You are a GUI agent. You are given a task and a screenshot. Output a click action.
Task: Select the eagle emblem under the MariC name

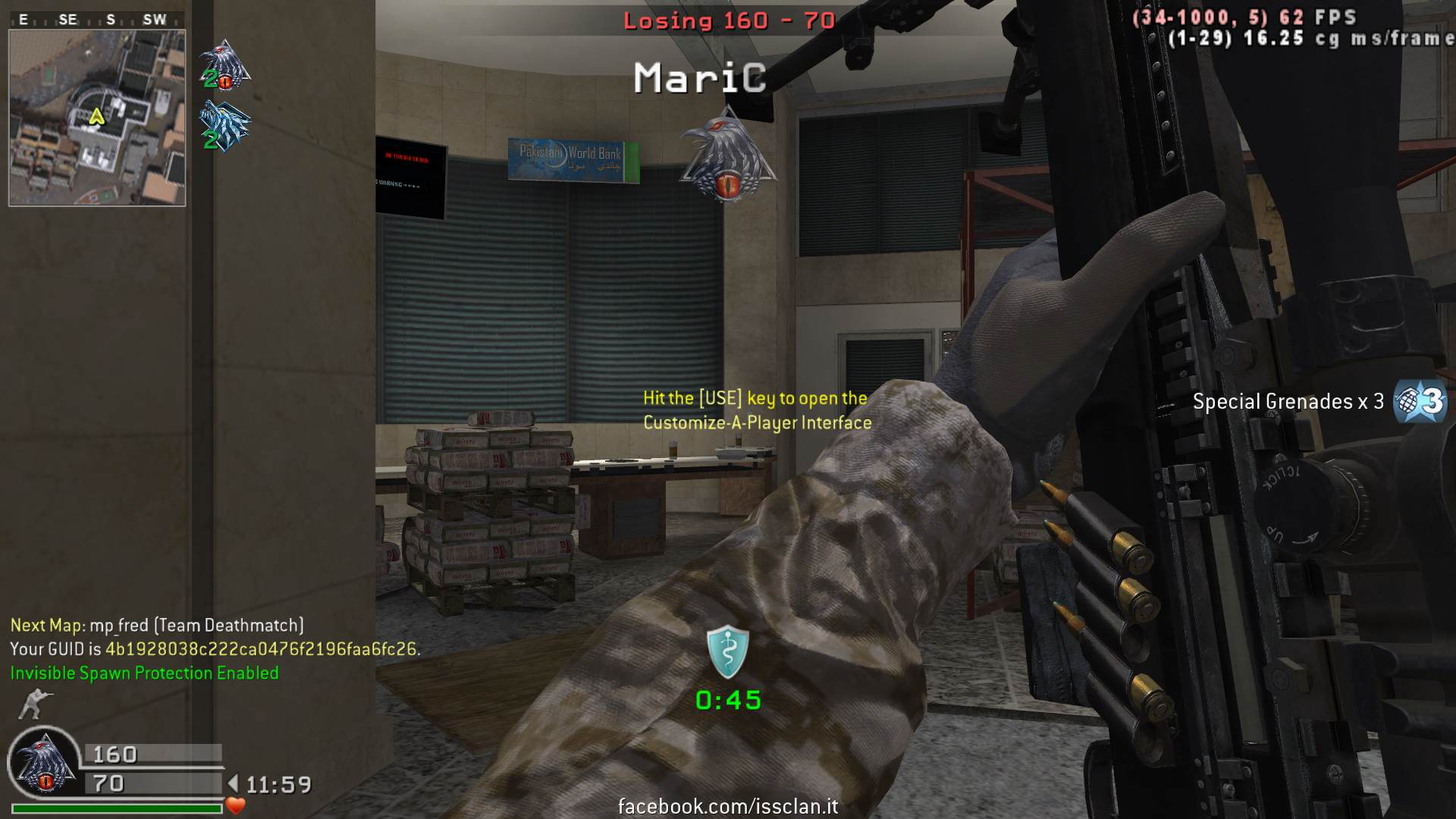tap(728, 155)
